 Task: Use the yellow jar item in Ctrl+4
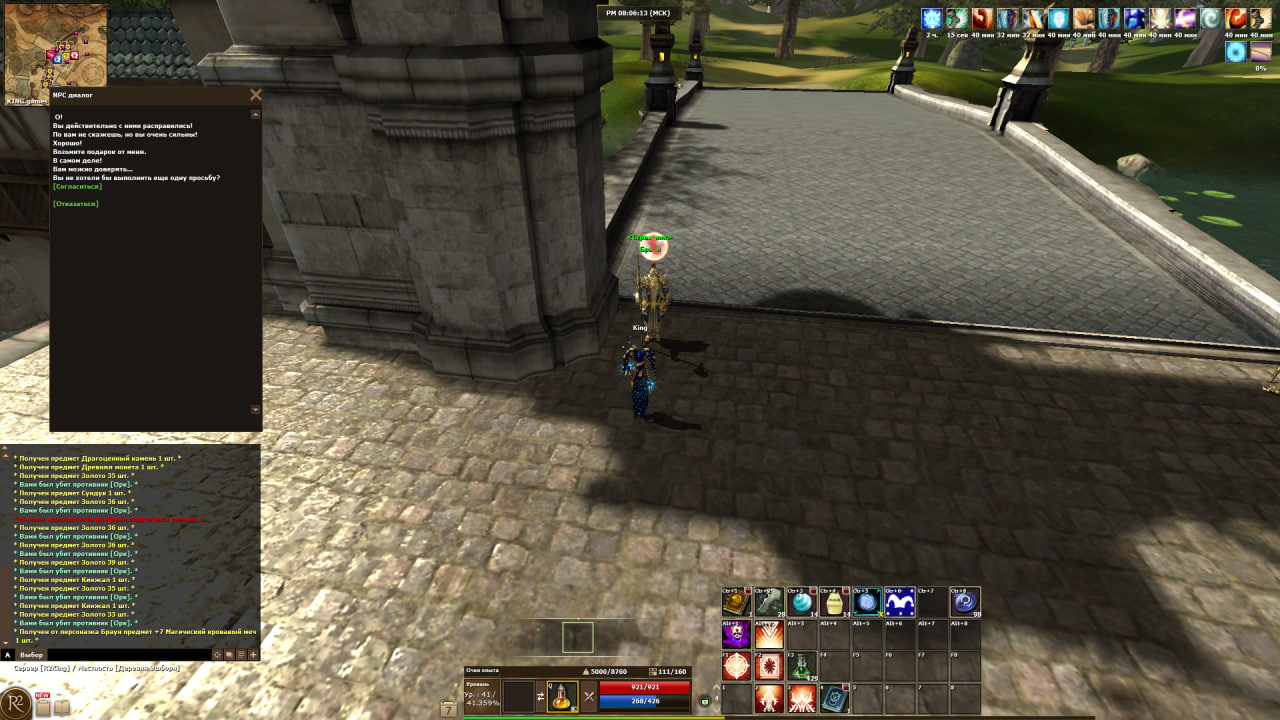point(834,602)
